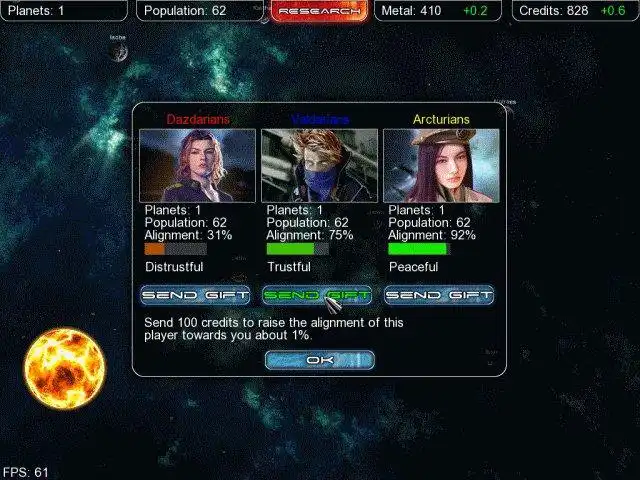Send a gift to the Arcturians
Image resolution: width=640 pixels, height=480 pixels.
pyautogui.click(x=439, y=295)
